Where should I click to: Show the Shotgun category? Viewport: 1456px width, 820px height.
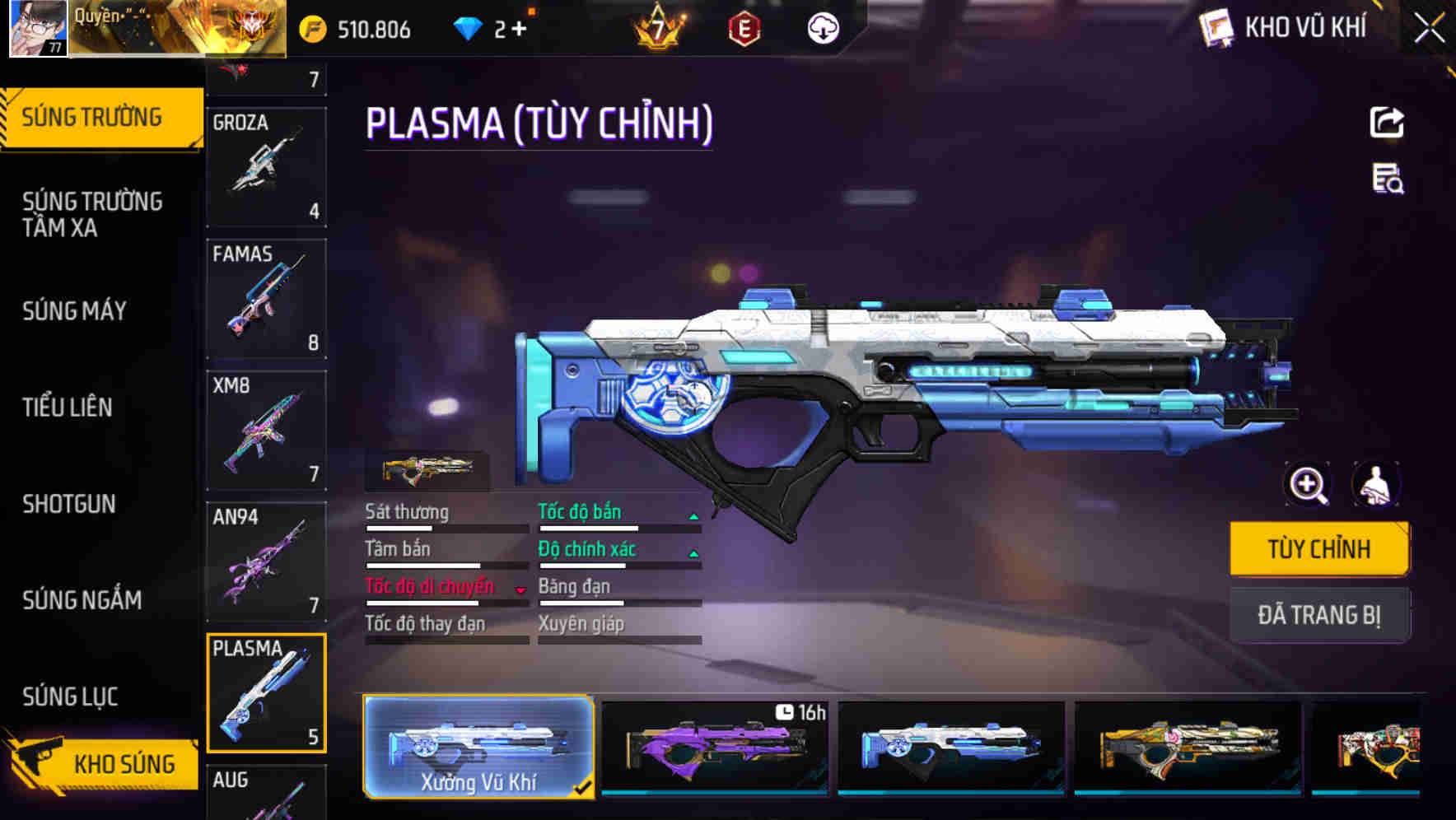(x=69, y=503)
